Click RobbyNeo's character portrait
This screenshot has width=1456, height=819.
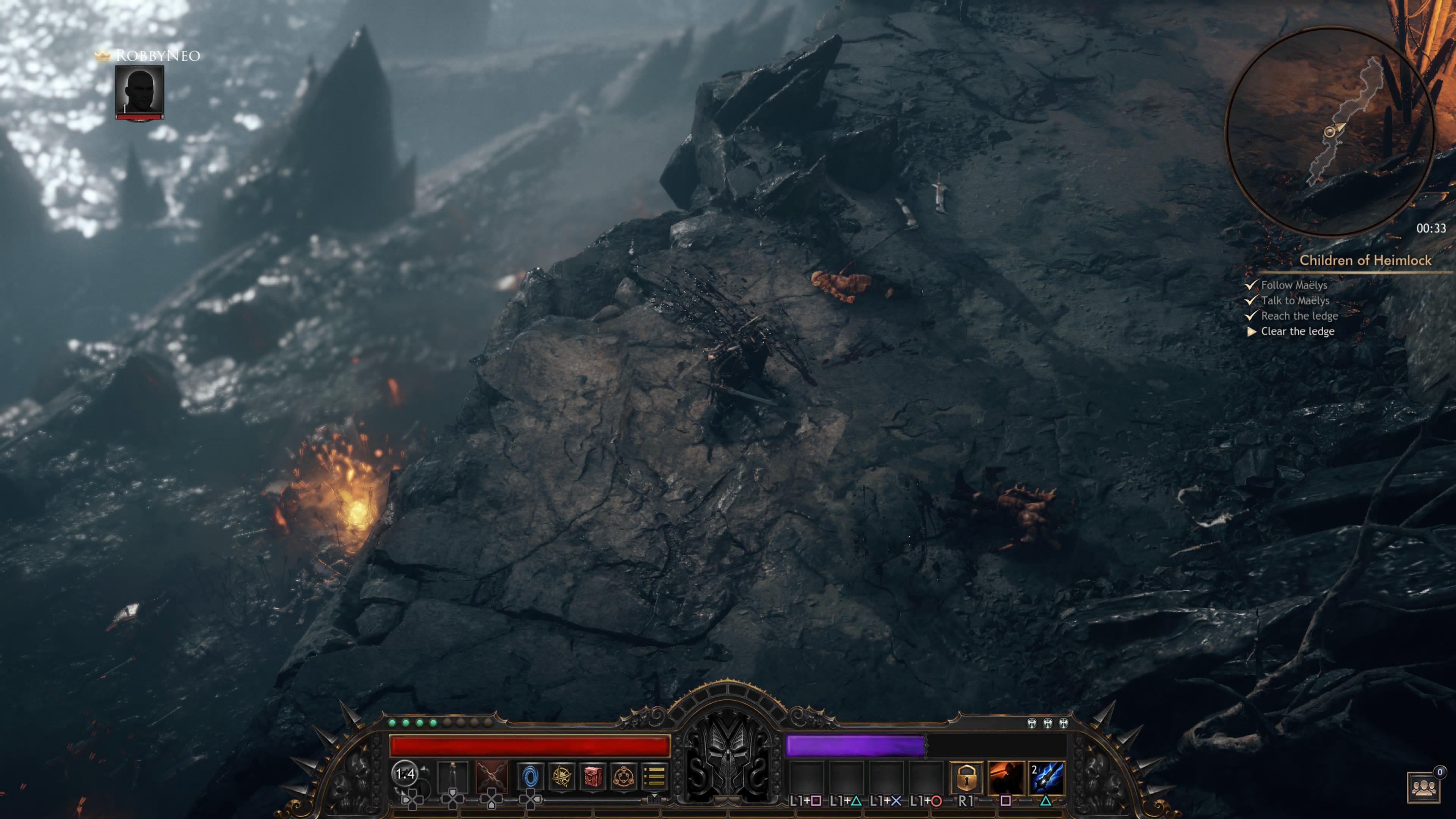[140, 91]
